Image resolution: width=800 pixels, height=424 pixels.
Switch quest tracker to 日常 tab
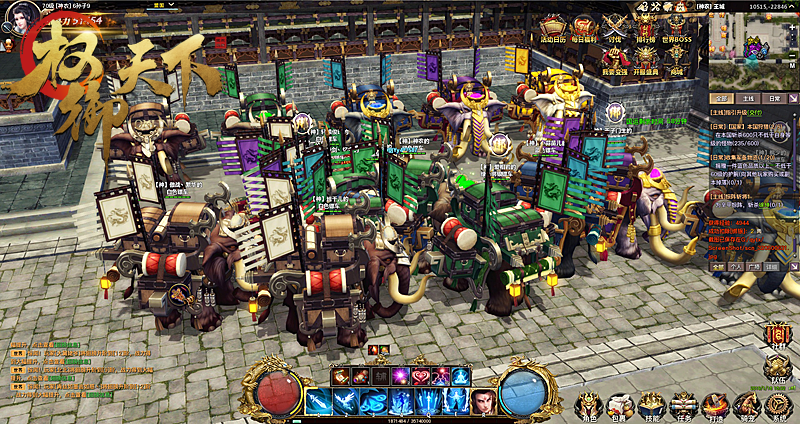point(774,99)
